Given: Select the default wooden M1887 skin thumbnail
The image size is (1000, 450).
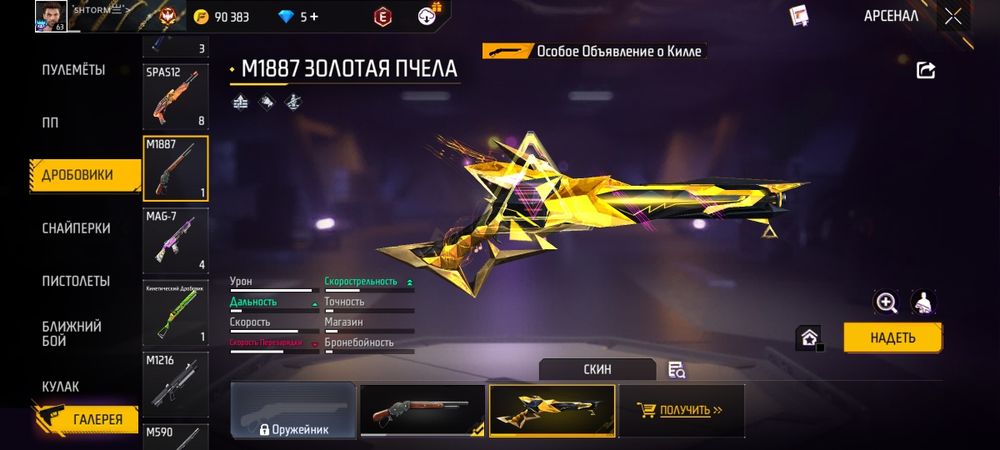Looking at the screenshot, I should (421, 410).
